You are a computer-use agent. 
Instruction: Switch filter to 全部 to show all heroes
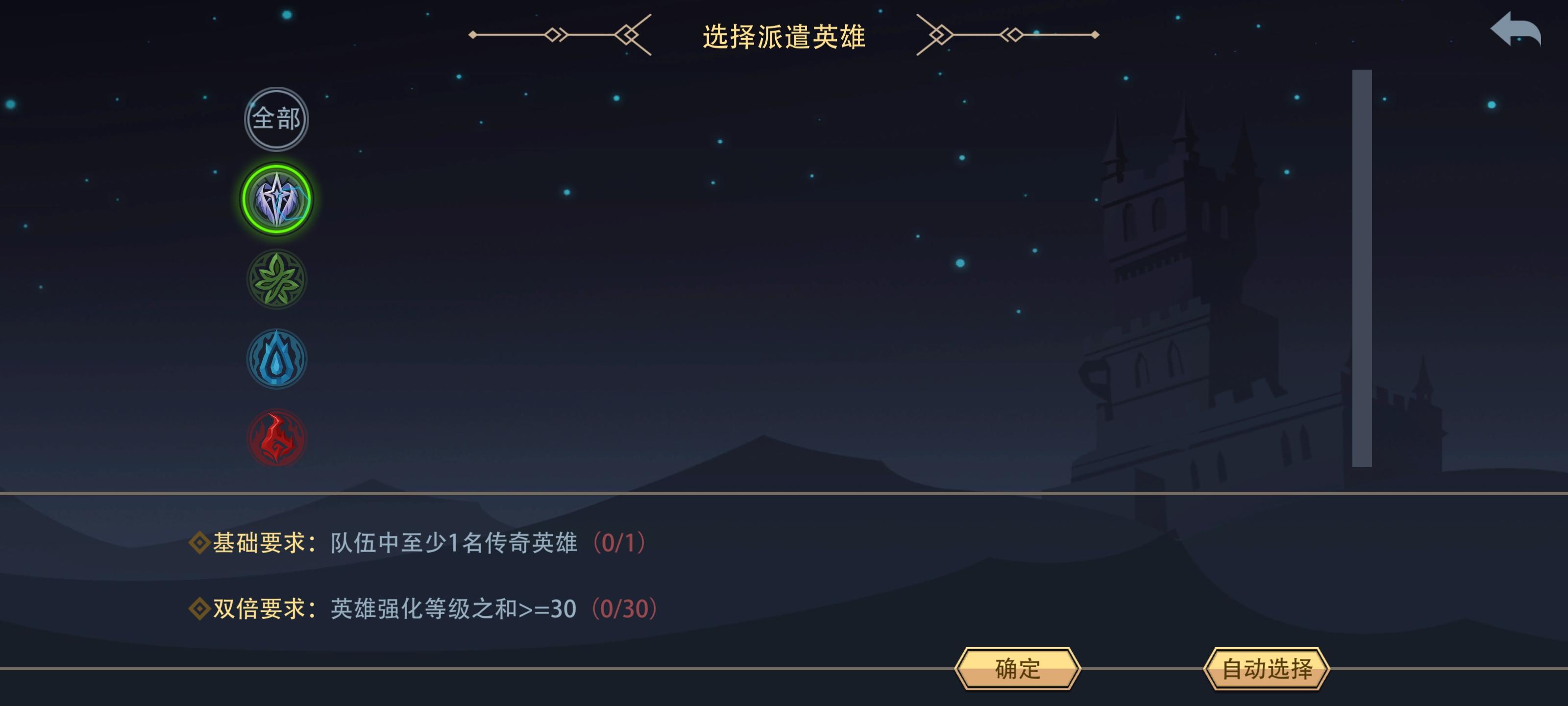[277, 120]
